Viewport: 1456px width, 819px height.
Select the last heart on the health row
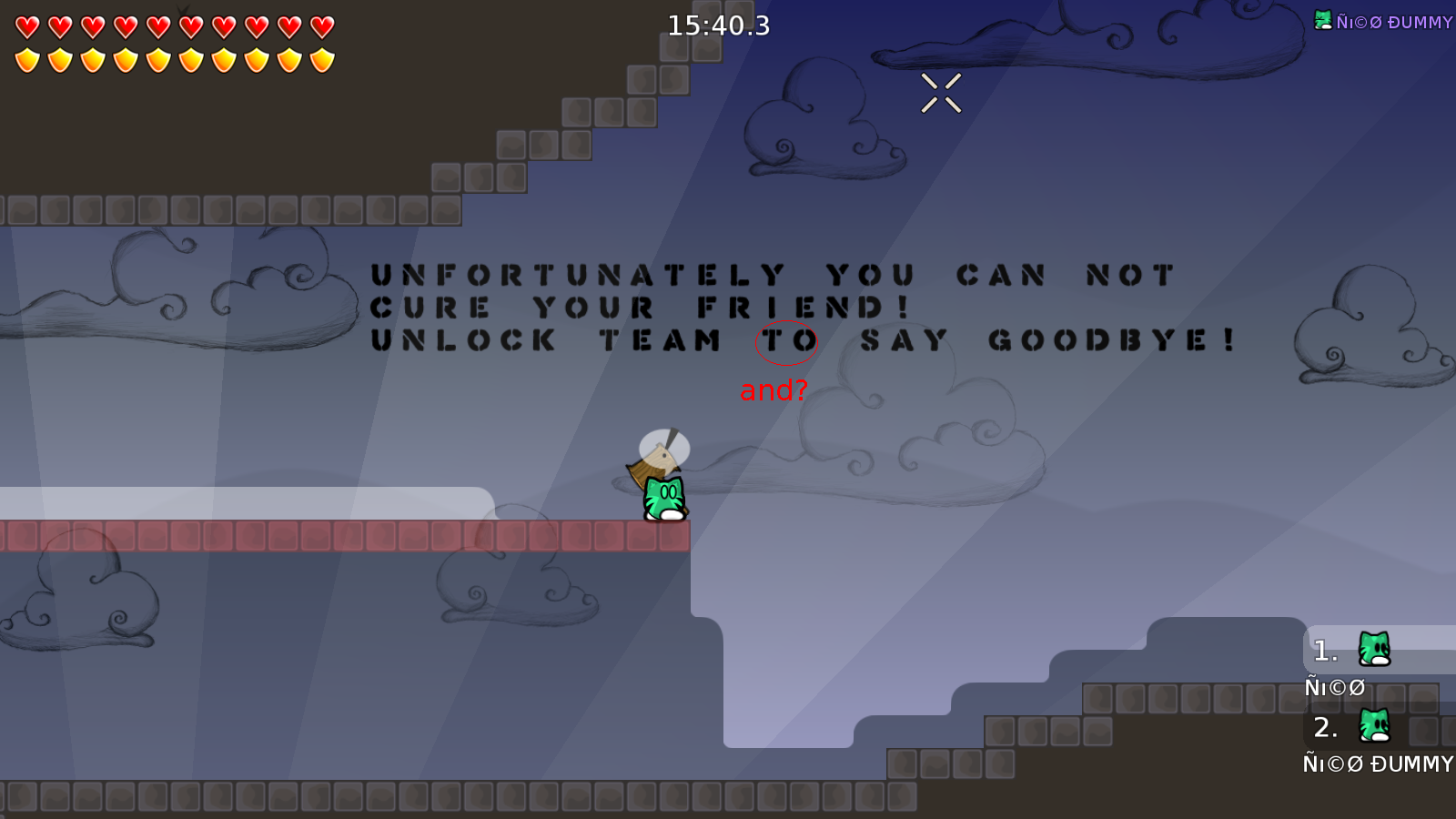pyautogui.click(x=320, y=27)
